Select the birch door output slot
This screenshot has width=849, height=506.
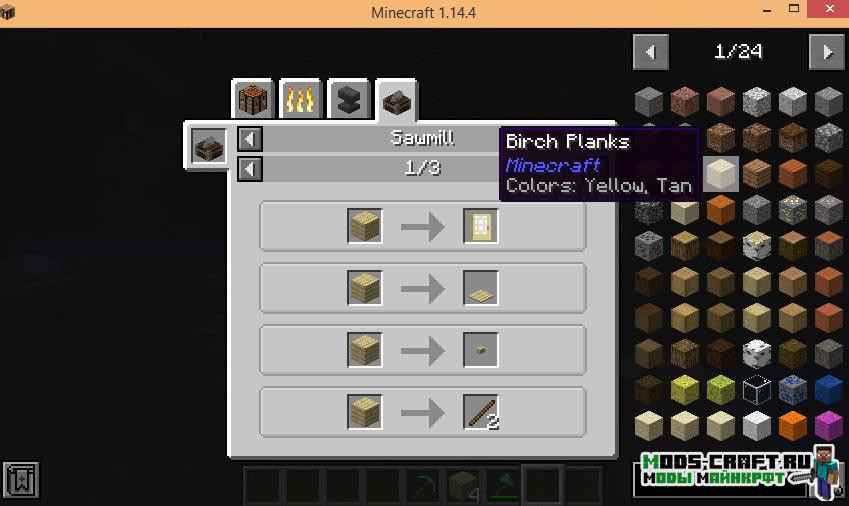[481, 226]
